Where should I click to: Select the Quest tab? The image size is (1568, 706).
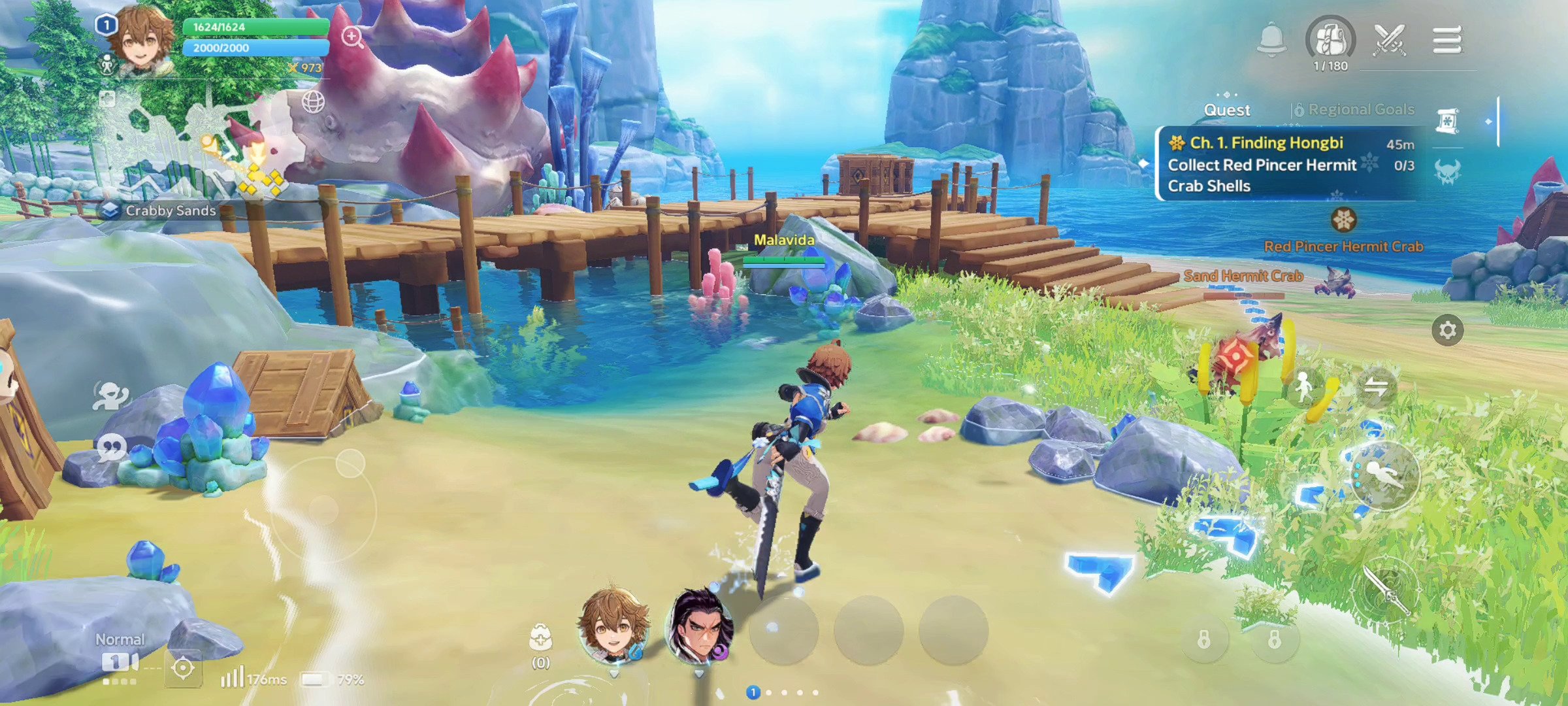[1227, 110]
